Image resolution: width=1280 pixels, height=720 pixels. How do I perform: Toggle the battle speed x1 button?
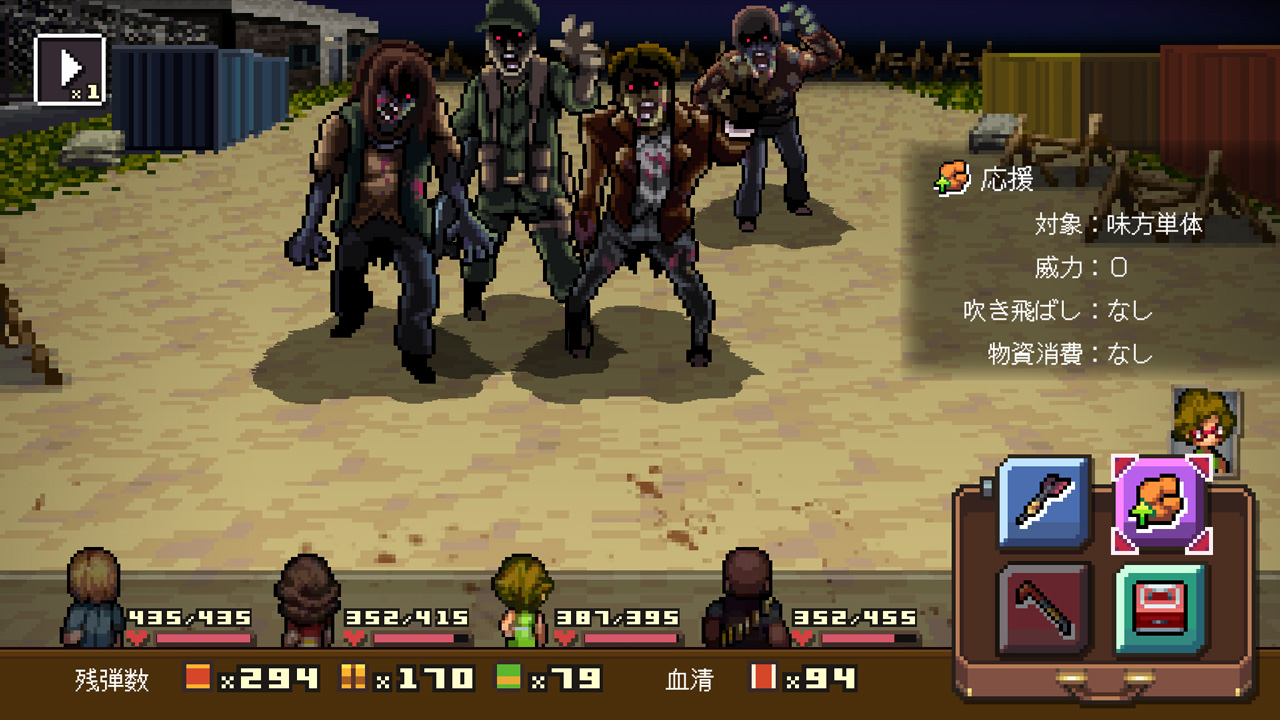click(x=70, y=69)
